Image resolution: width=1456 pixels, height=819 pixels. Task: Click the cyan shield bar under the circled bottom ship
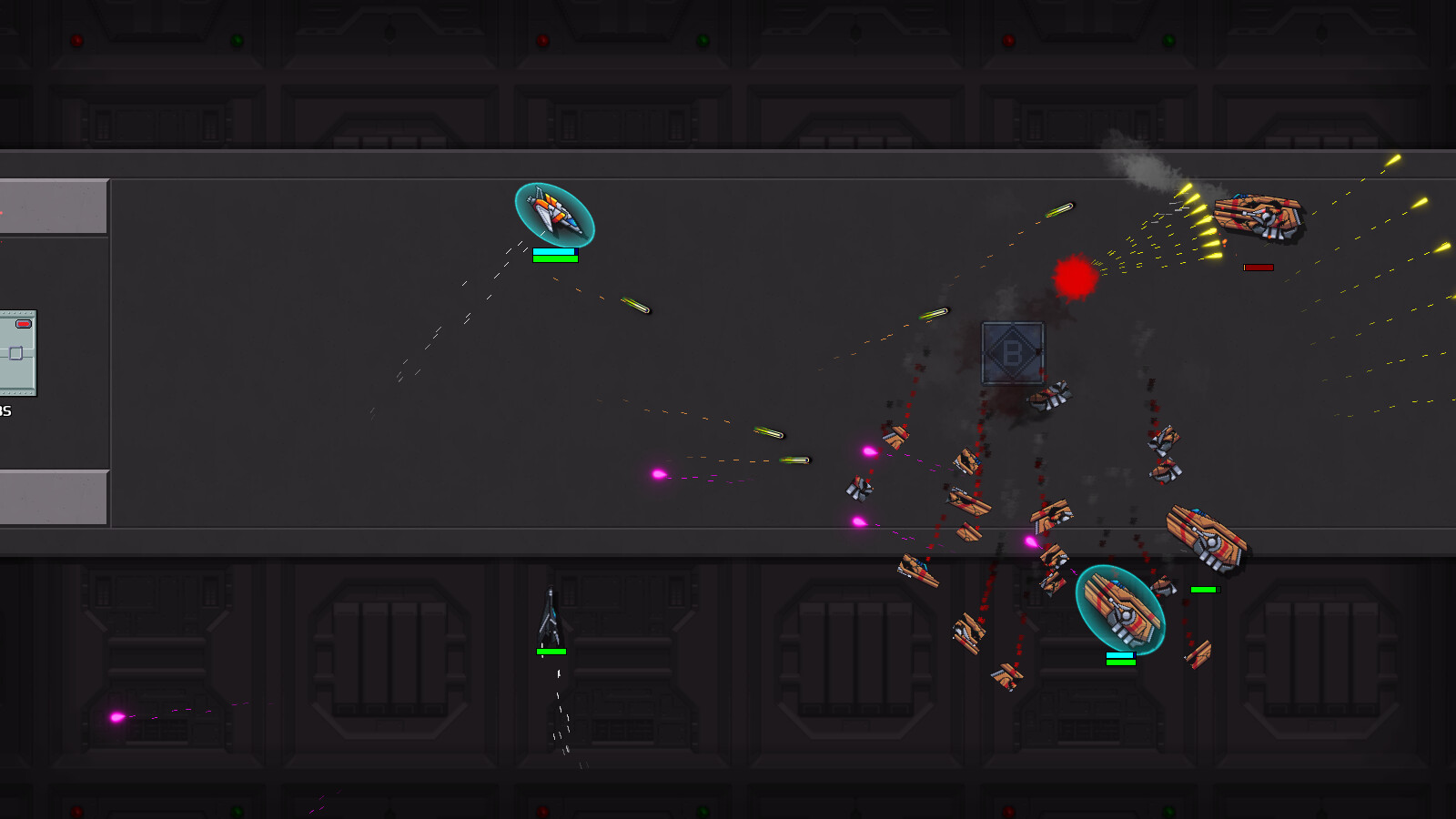(x=1119, y=653)
